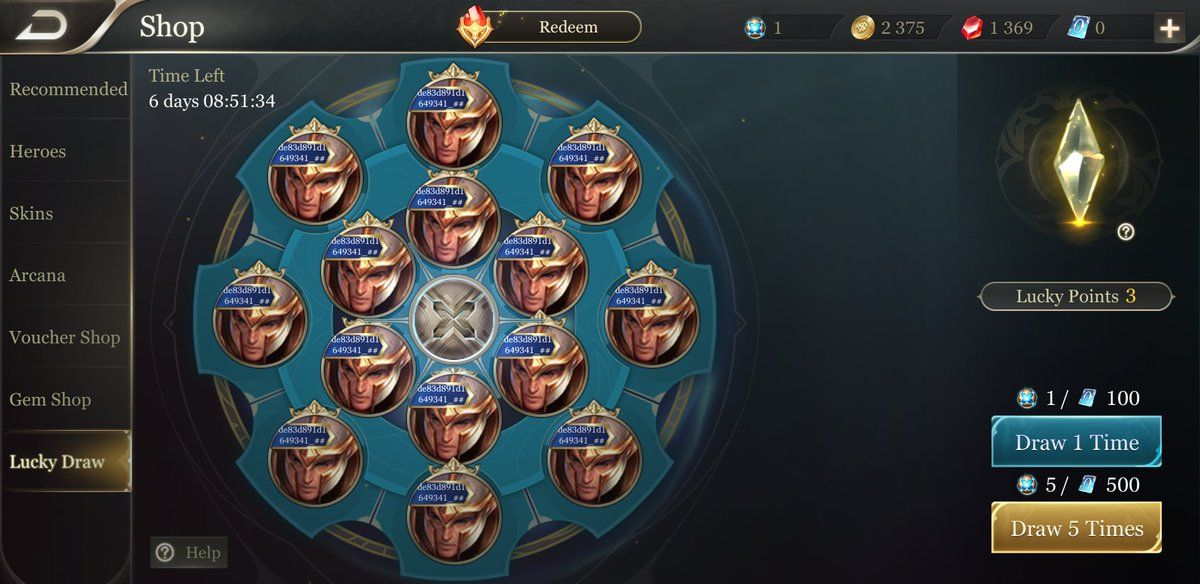Click the Help button
Viewport: 1200px width, 584px height.
pyautogui.click(x=189, y=552)
